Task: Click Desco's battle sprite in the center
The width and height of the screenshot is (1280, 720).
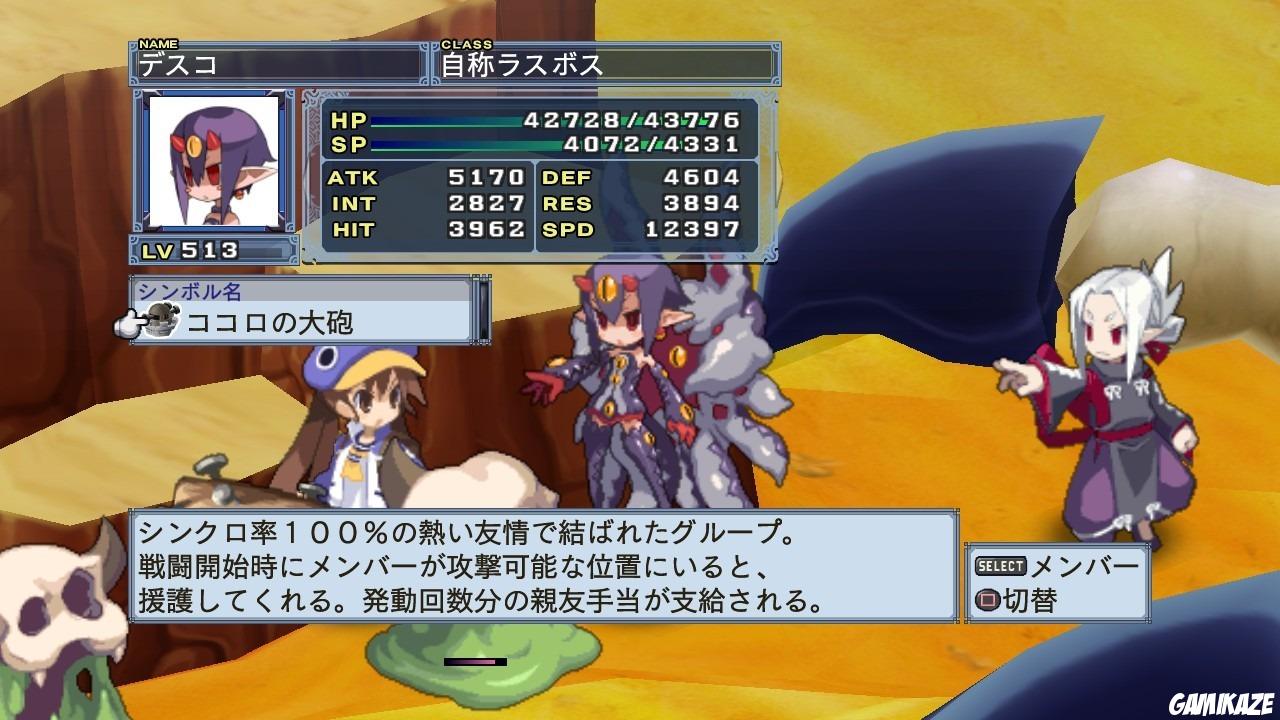Action: [x=620, y=380]
